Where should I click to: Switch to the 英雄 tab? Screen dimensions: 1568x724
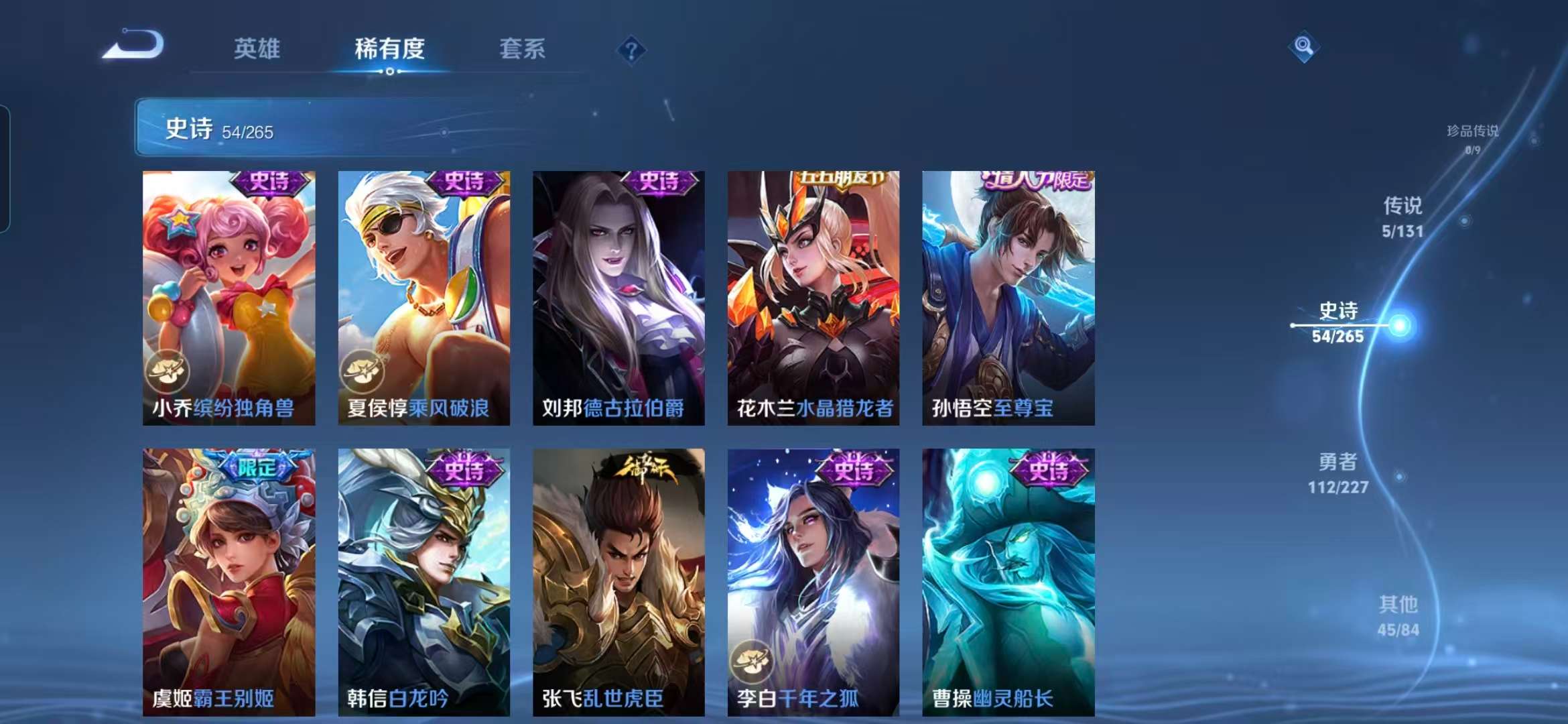point(257,49)
